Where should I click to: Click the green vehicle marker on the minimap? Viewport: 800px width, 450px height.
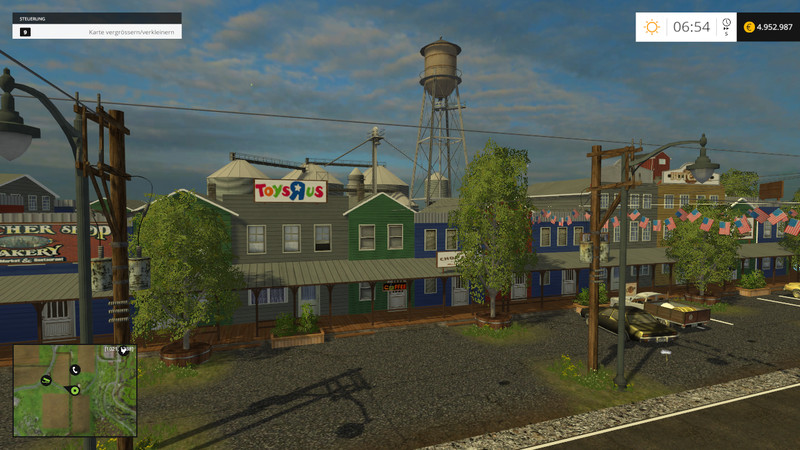coord(46,380)
